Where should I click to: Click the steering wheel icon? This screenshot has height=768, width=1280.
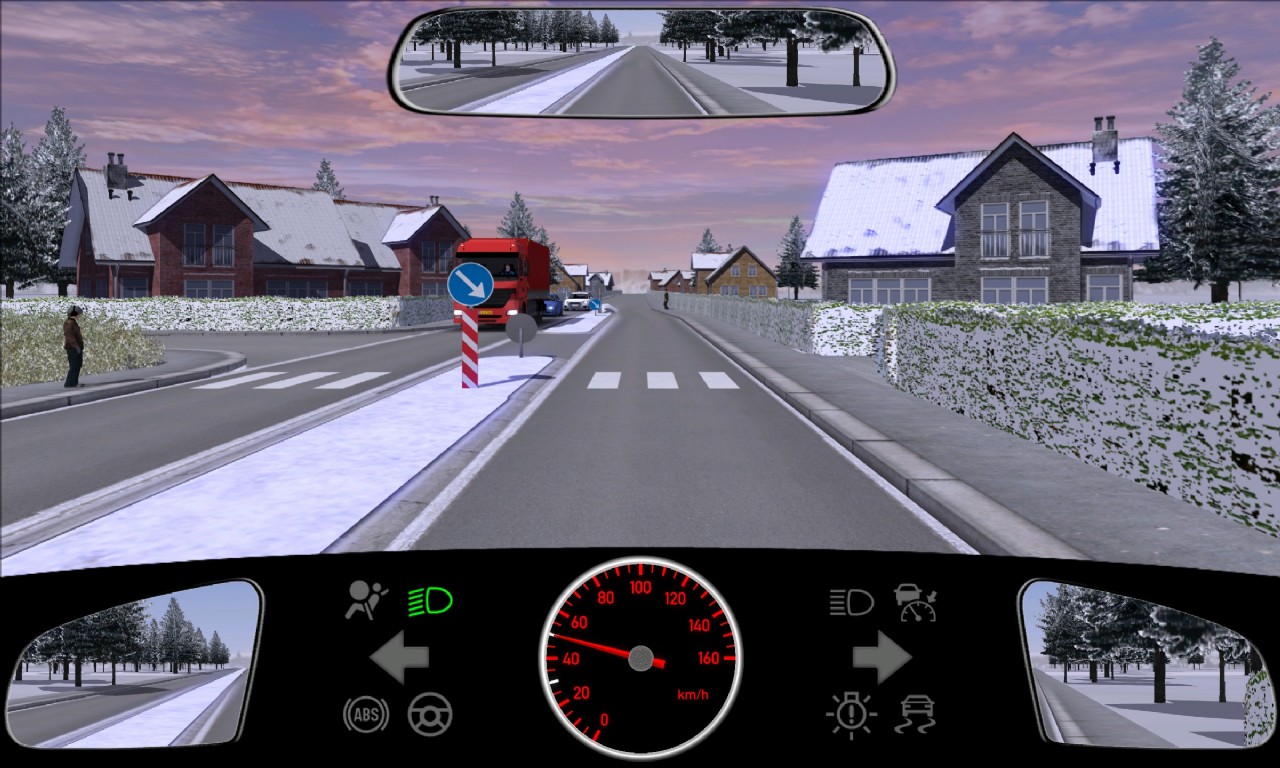tap(430, 714)
